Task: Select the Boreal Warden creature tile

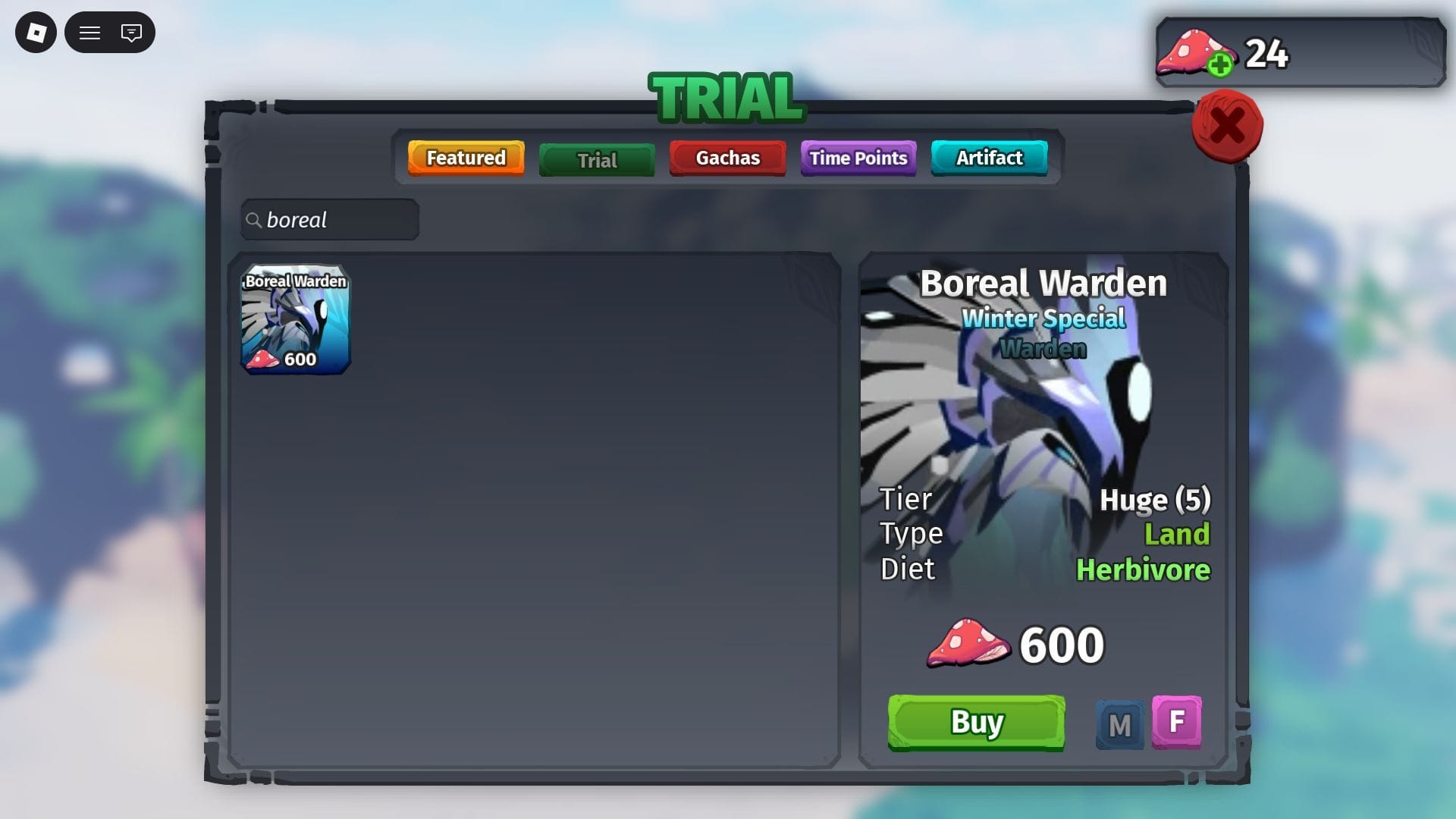Action: click(x=295, y=319)
